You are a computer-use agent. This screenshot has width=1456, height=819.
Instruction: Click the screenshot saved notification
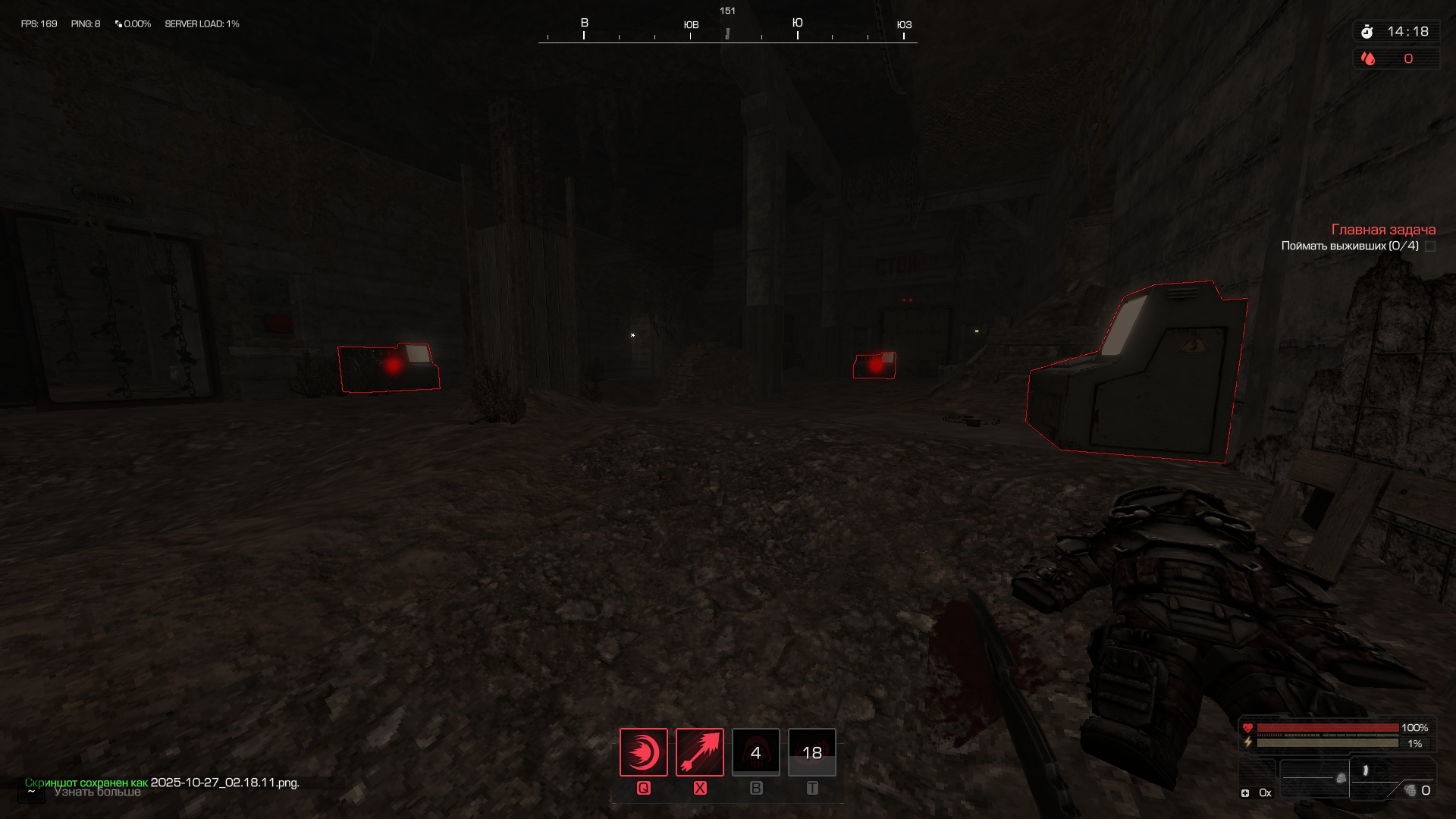pos(162,782)
